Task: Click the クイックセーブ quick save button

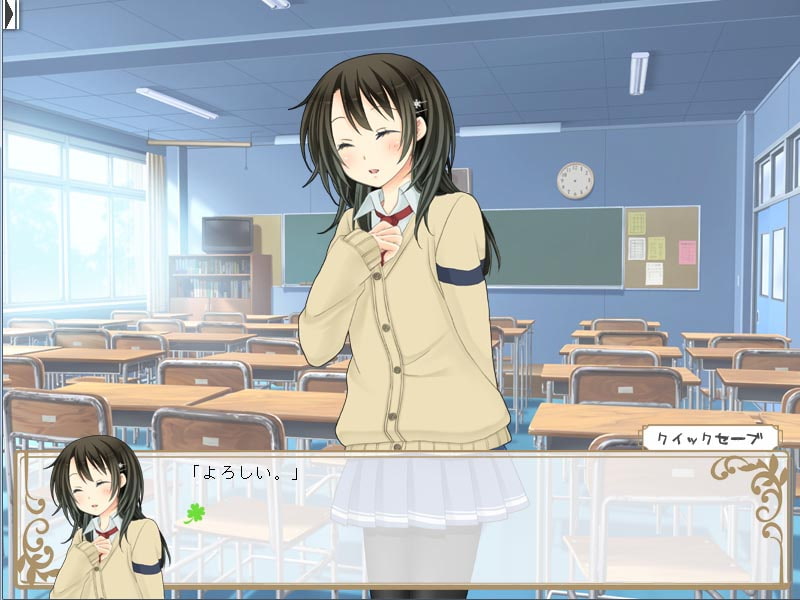Action: [x=710, y=438]
